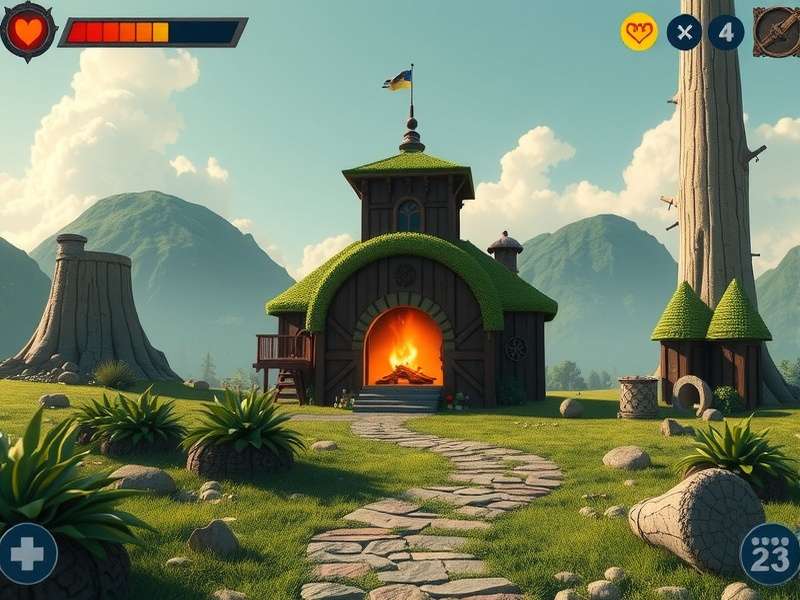
Task: Select the yellow heart icon
Action: coord(639,32)
